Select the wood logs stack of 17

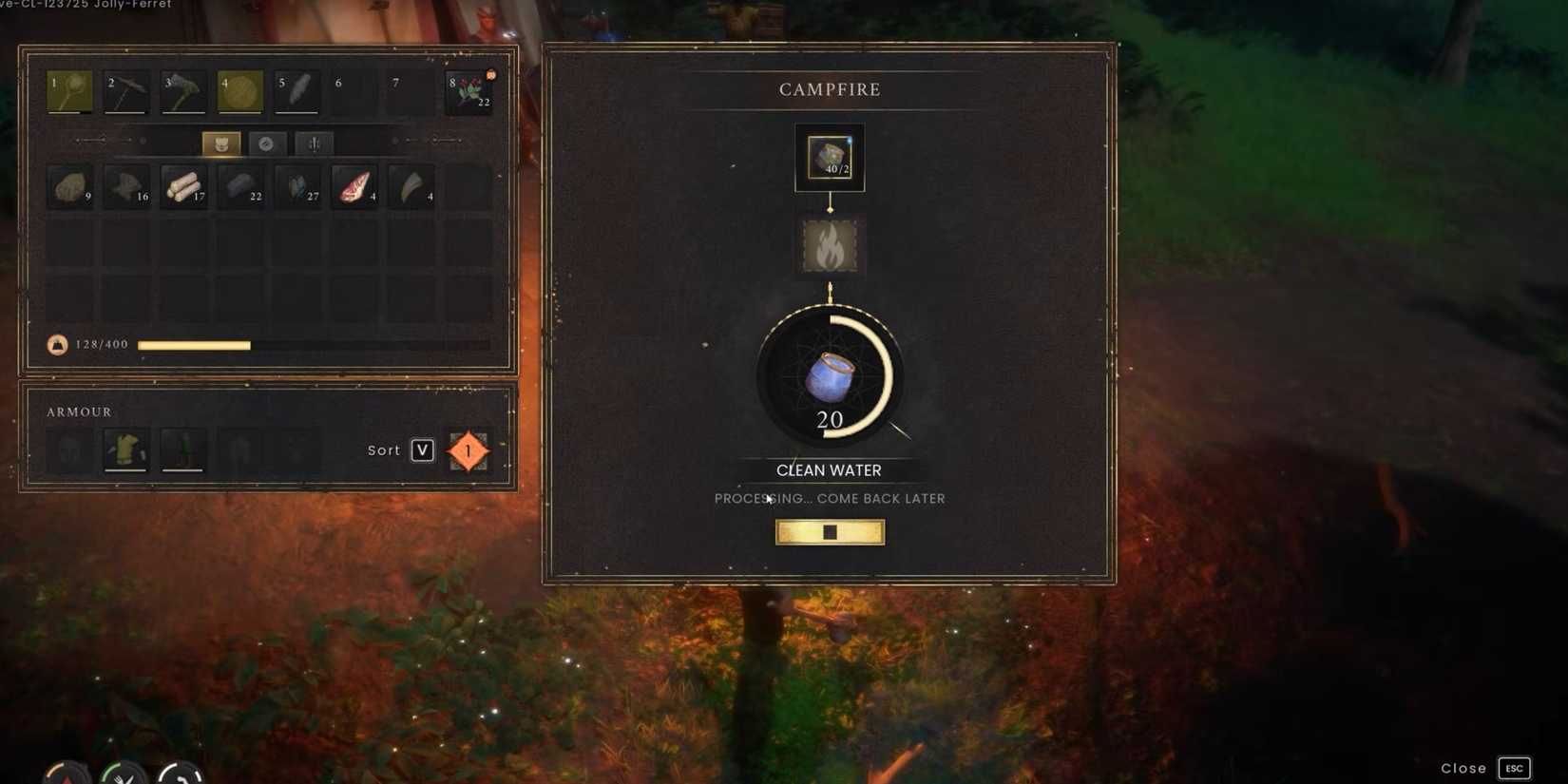click(183, 186)
